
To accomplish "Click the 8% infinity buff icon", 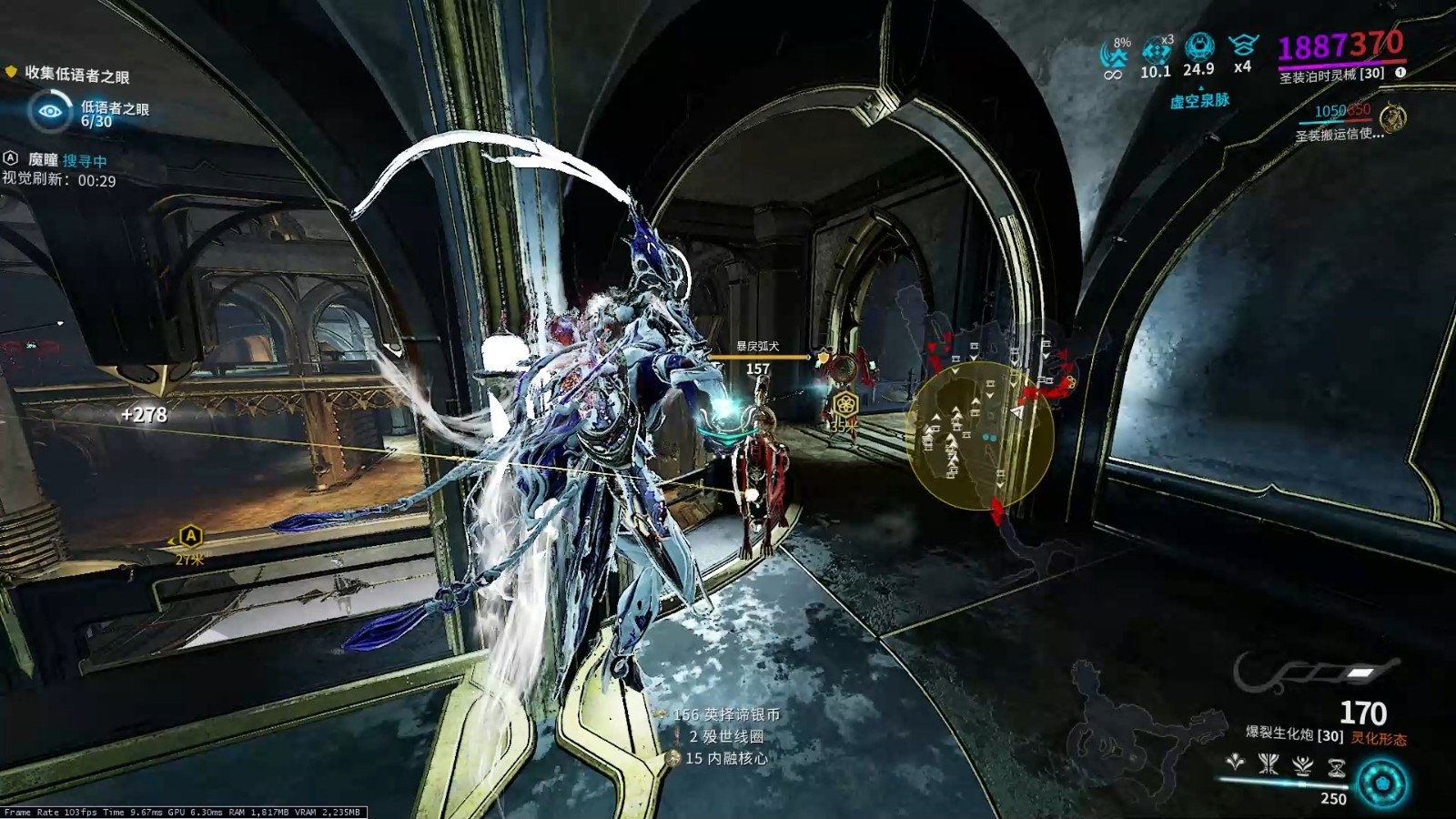I will 1114,56.
